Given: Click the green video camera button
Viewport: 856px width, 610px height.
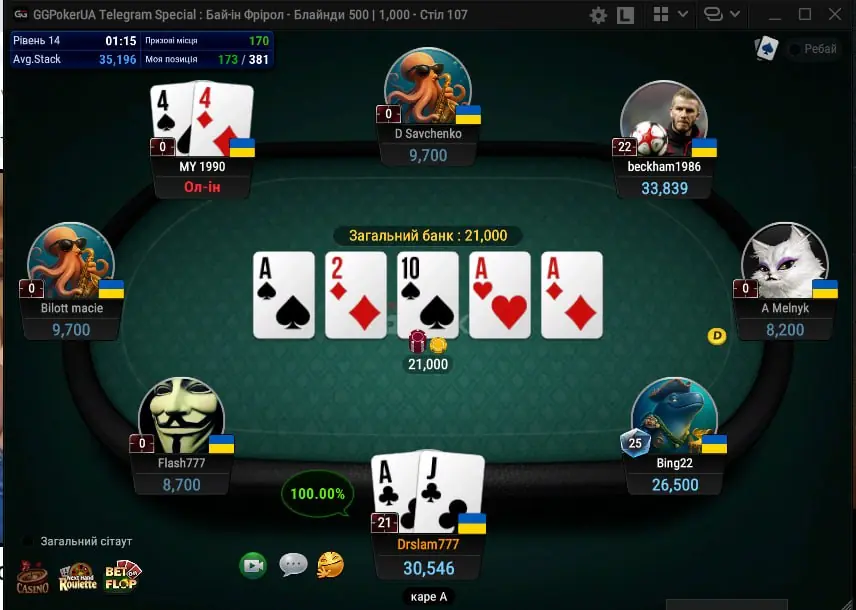Looking at the screenshot, I should tap(253, 566).
